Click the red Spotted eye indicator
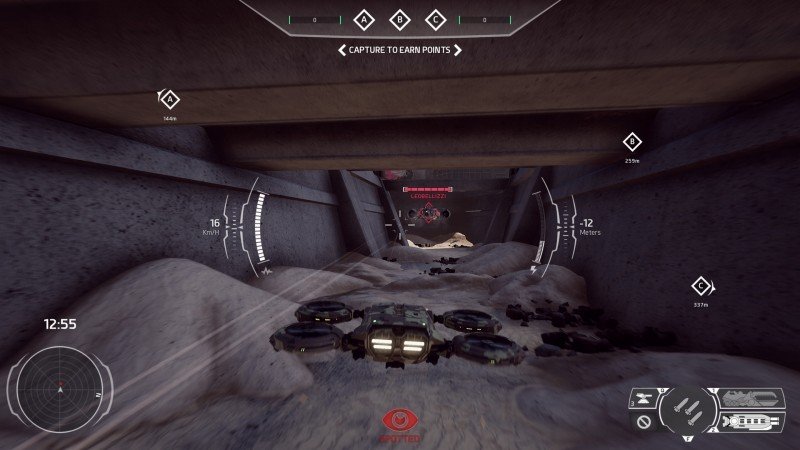Viewport: 800px width, 450px height. 399,421
